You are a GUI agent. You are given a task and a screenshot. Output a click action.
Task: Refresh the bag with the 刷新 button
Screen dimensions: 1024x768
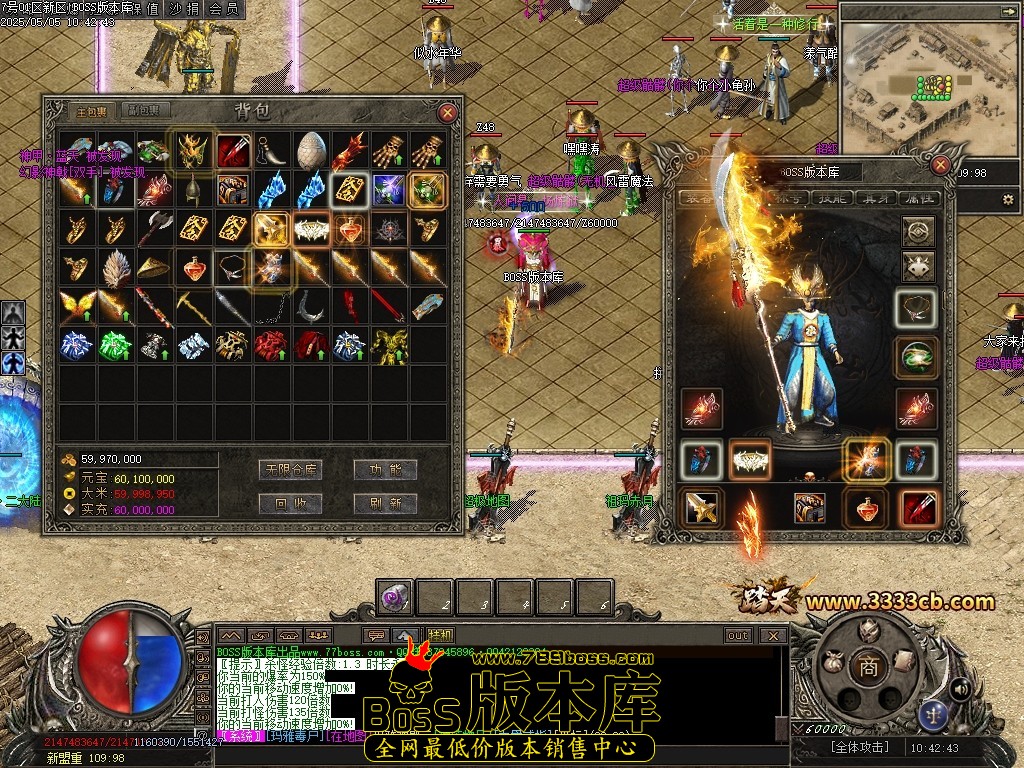pyautogui.click(x=386, y=503)
